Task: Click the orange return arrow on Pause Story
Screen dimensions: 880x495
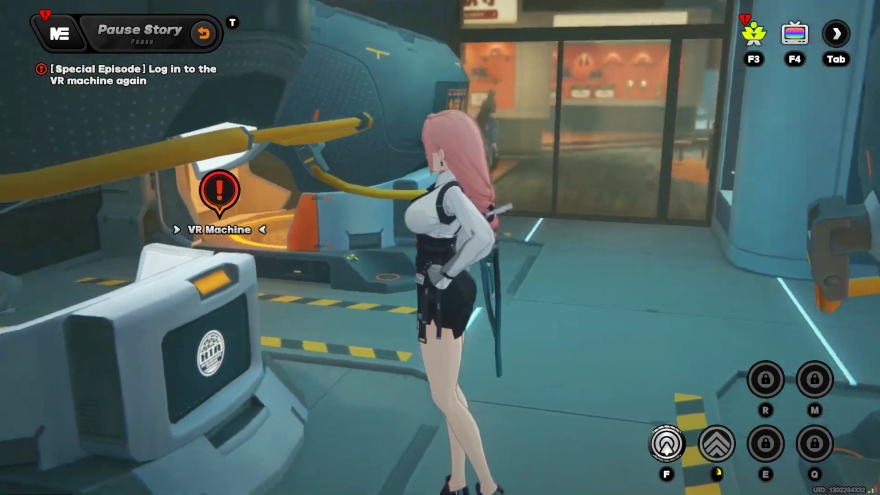Action: (203, 33)
